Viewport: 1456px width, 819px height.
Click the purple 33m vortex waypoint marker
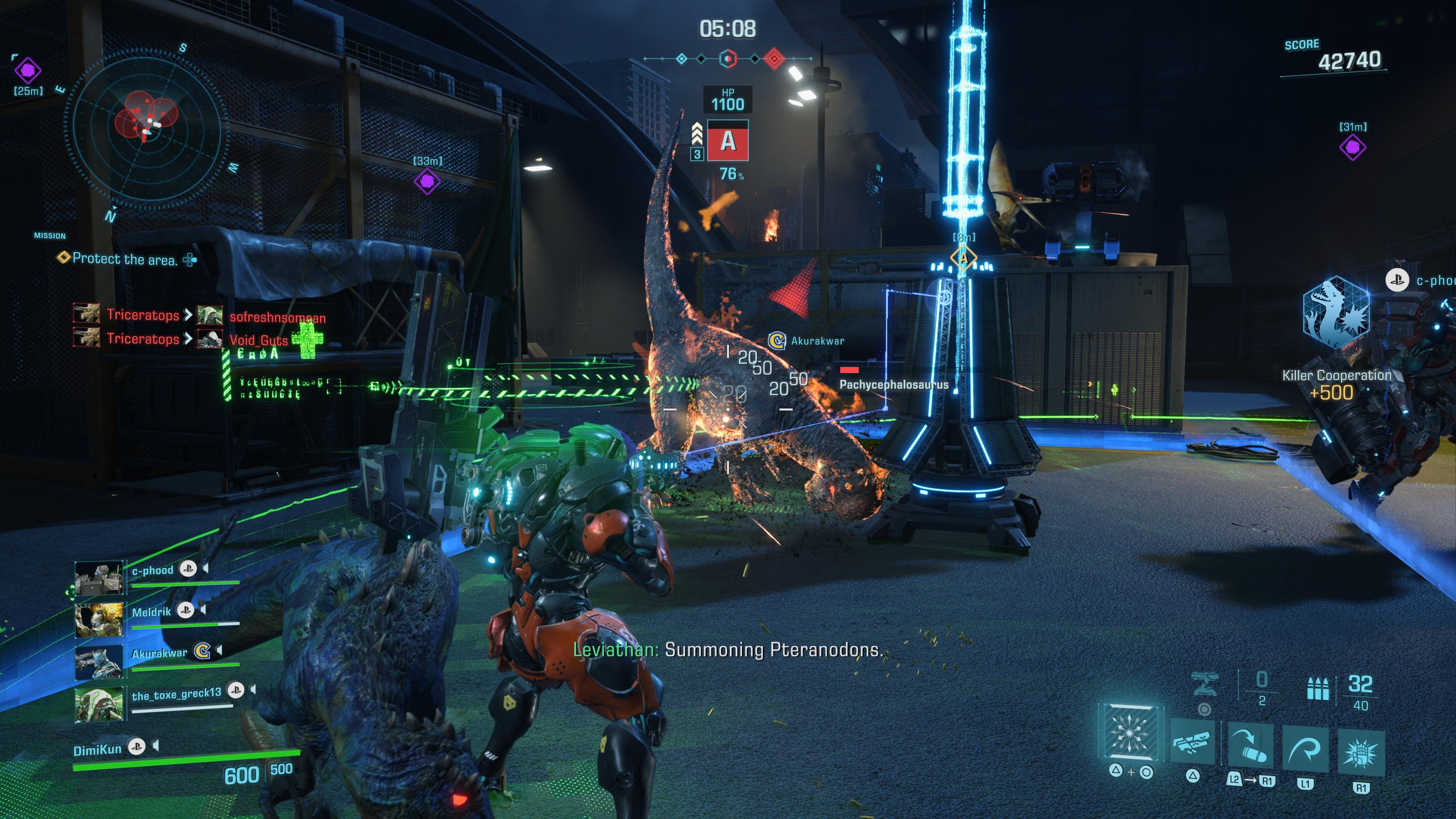pyautogui.click(x=427, y=182)
